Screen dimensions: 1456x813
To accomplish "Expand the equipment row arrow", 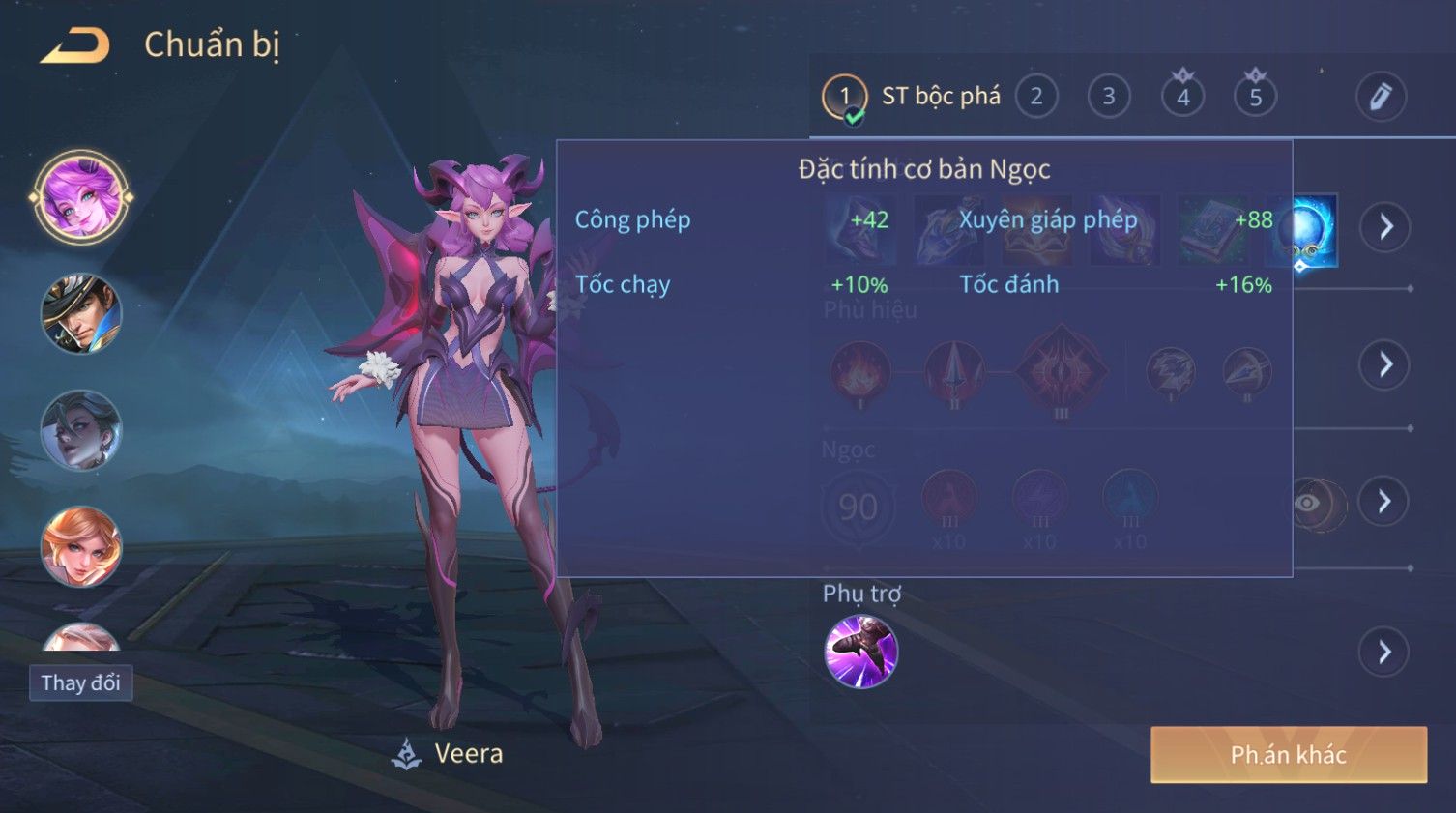I will [1385, 227].
